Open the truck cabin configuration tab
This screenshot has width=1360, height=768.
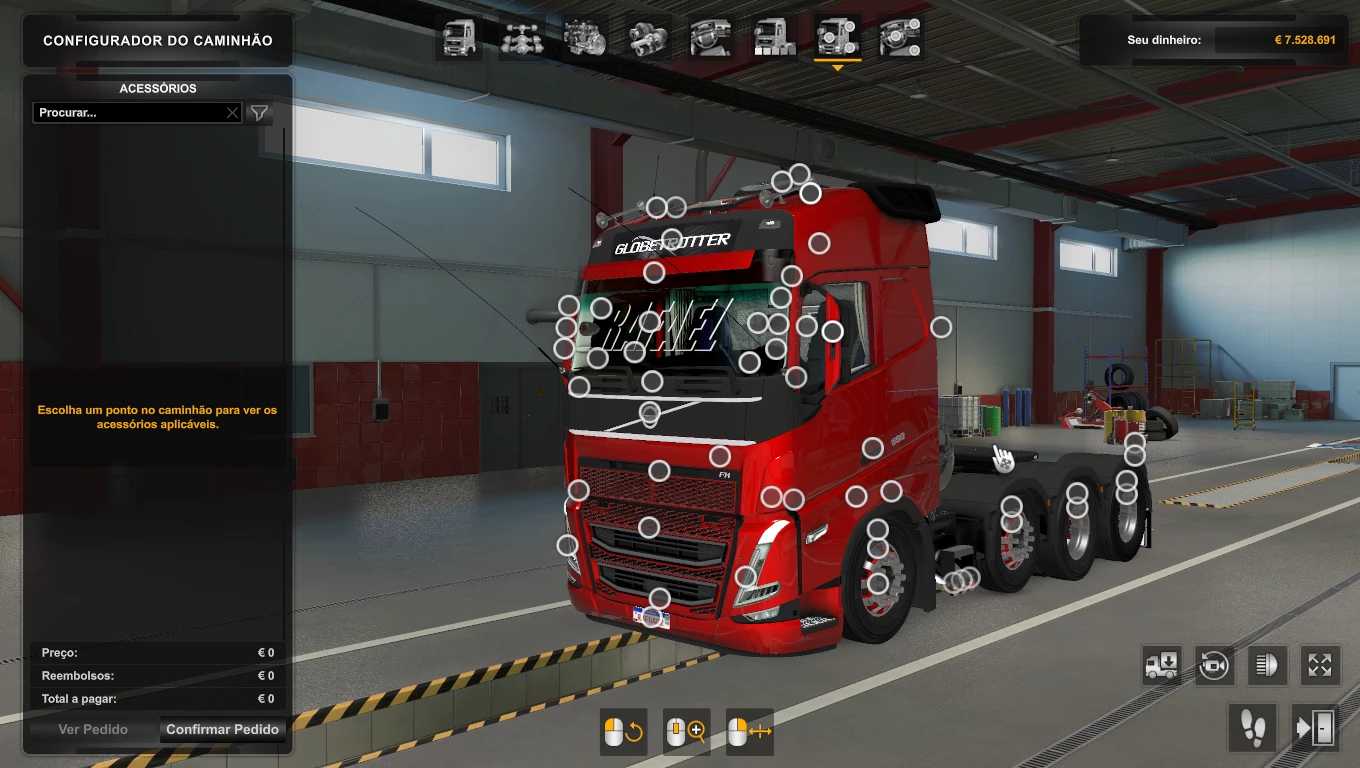[460, 38]
